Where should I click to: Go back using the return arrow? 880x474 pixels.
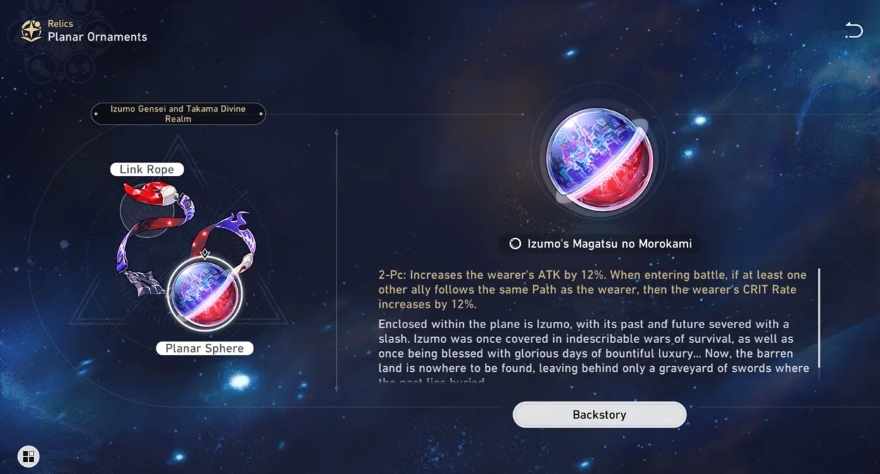pos(853,30)
